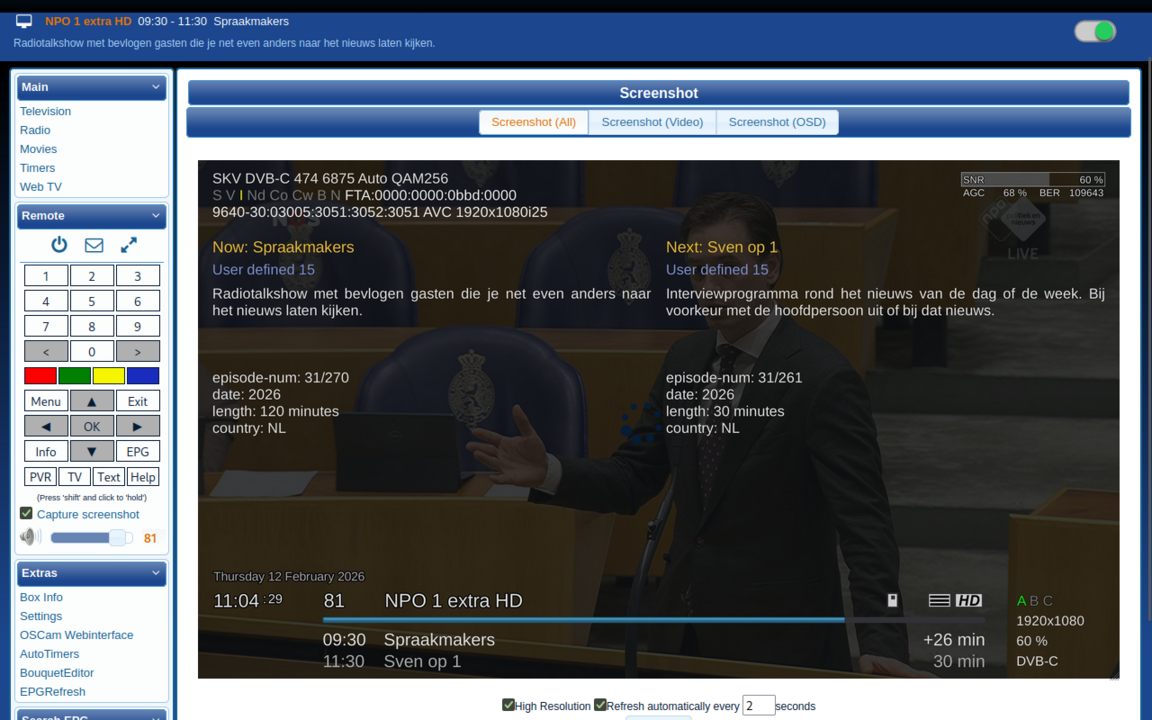Switch to the Screenshot (Video) tab
Viewport: 1152px width, 720px height.
click(x=652, y=122)
